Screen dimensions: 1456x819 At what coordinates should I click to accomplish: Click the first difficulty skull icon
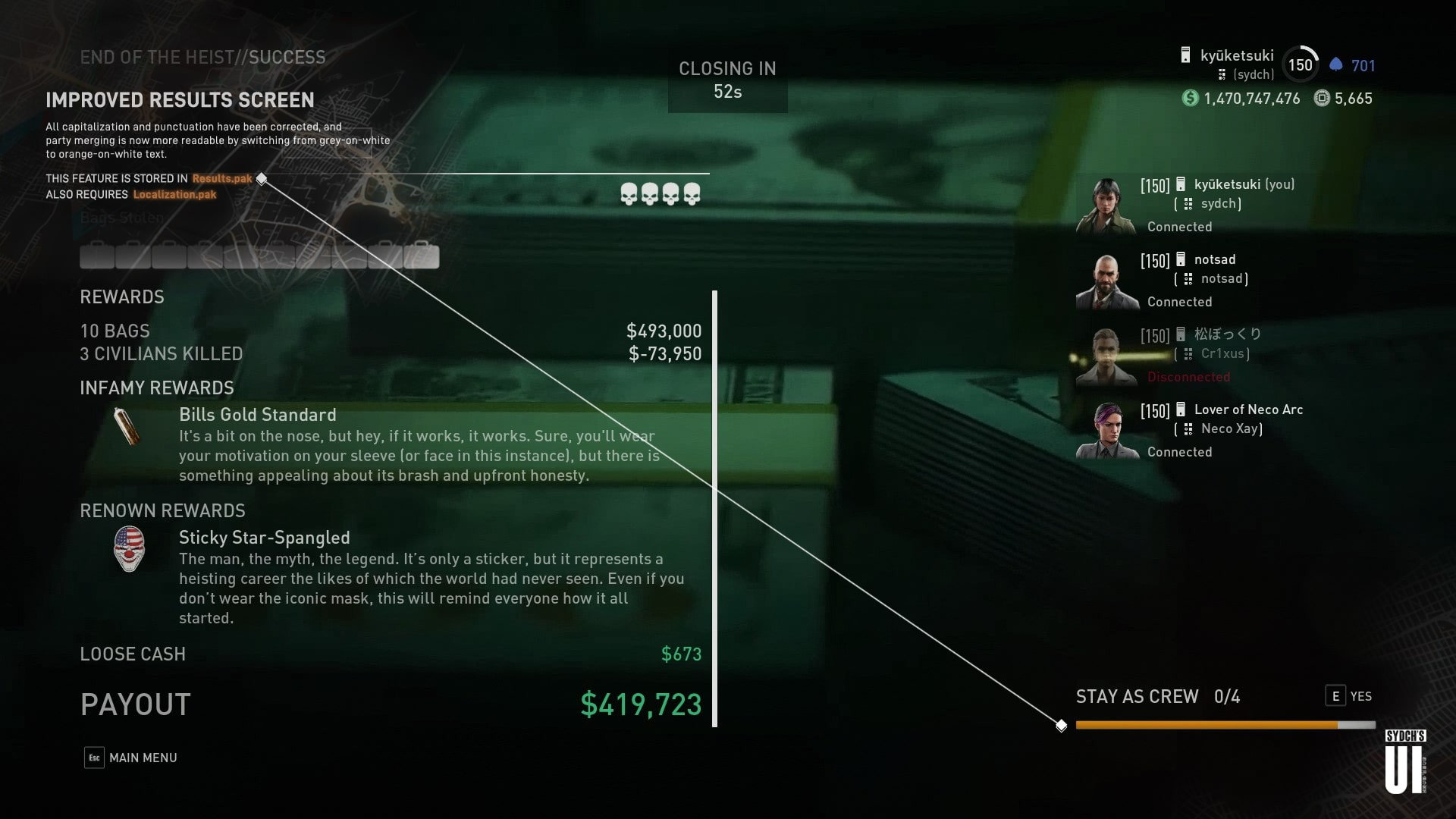629,195
